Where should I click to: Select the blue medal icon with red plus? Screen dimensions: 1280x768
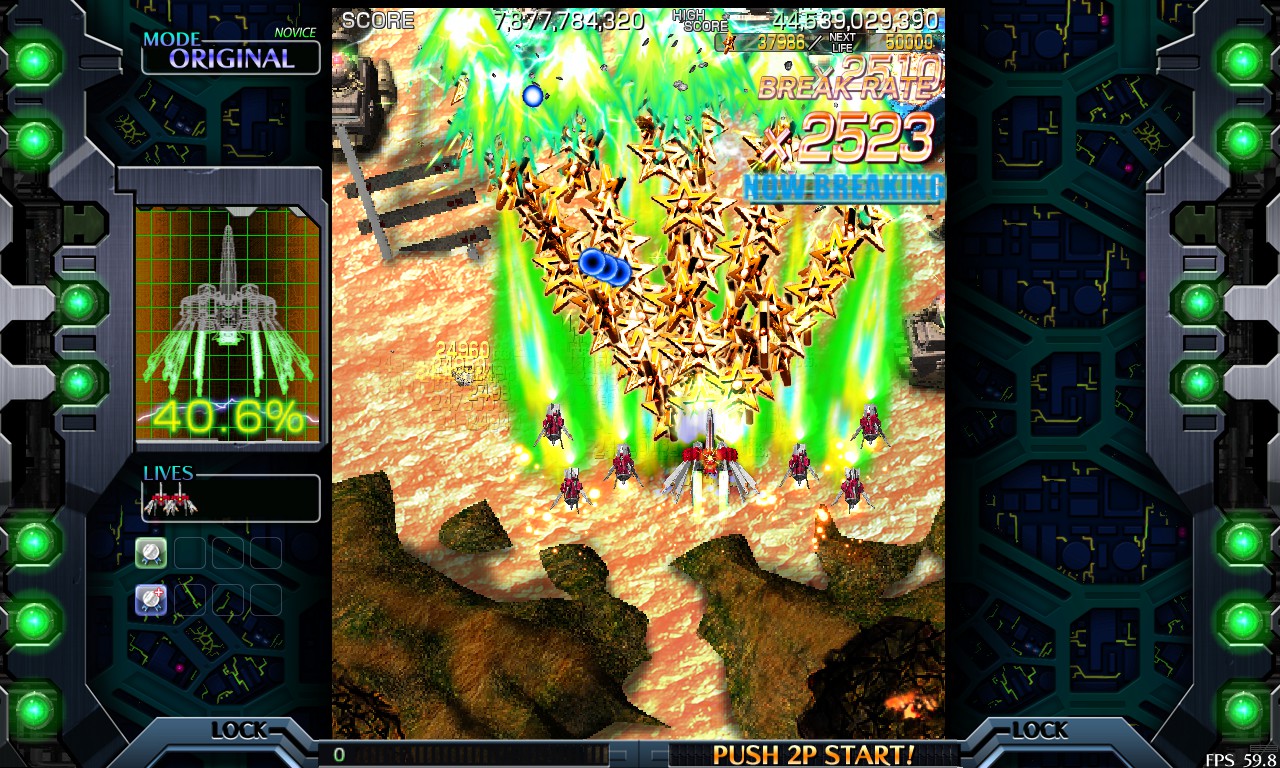click(151, 599)
